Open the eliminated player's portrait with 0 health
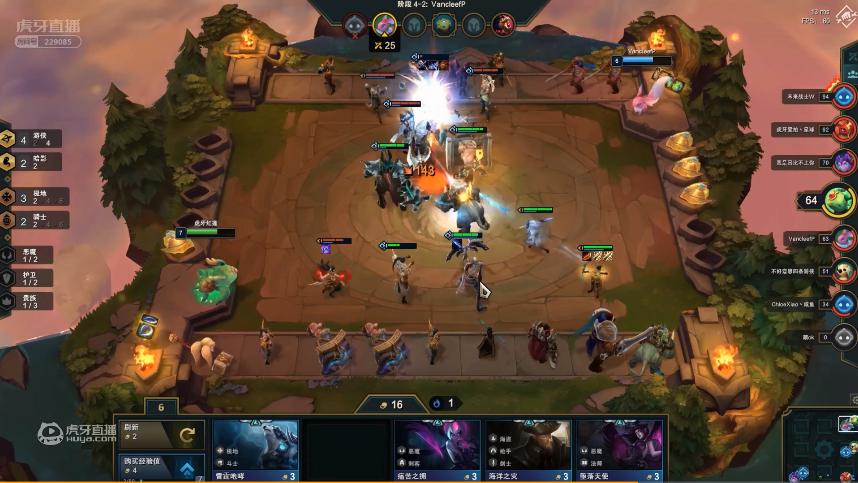The width and height of the screenshot is (858, 483). point(845,337)
